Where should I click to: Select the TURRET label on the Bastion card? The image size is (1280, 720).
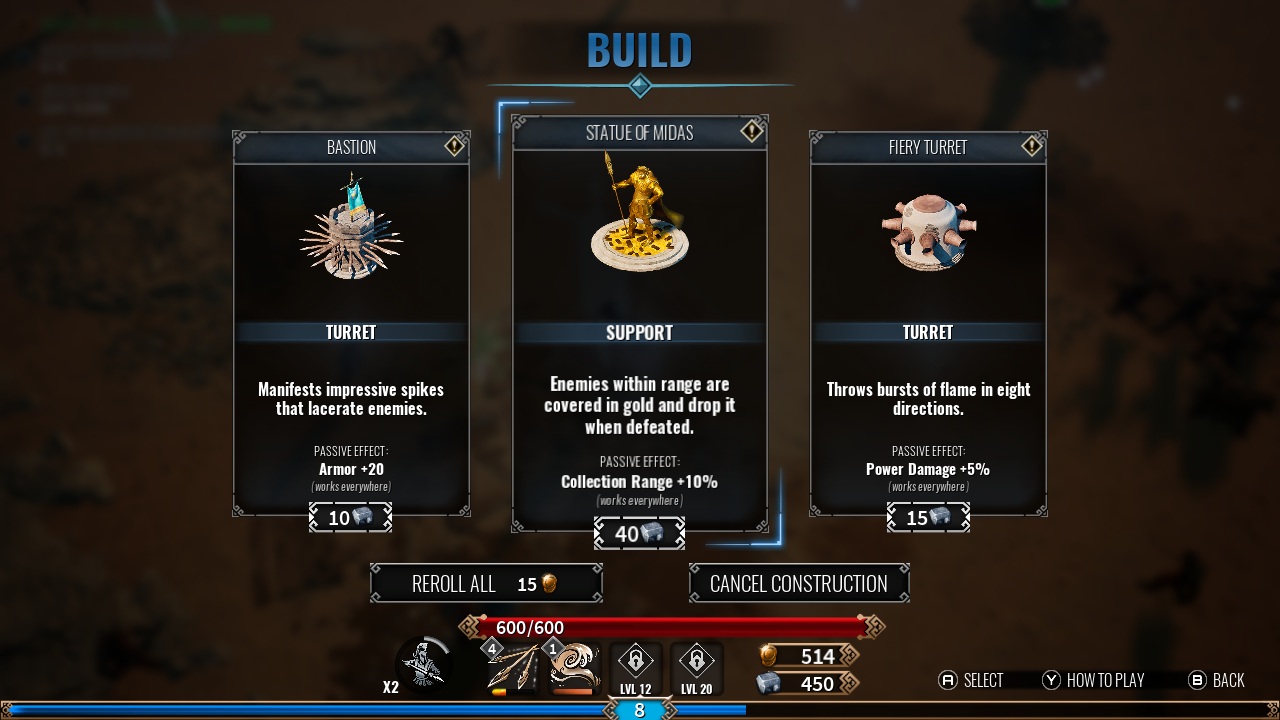[x=350, y=332]
